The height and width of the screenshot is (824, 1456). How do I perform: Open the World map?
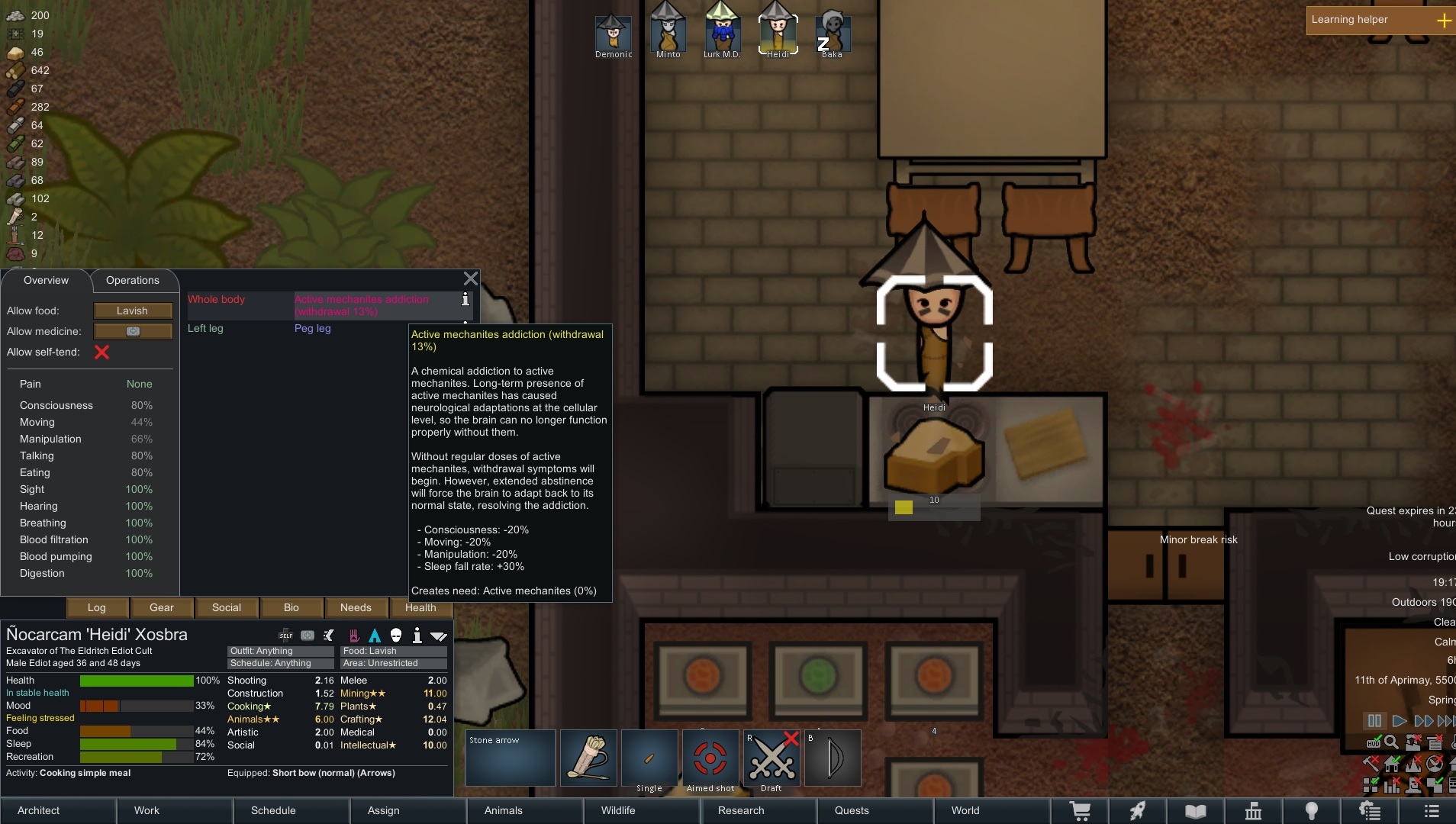tap(965, 810)
